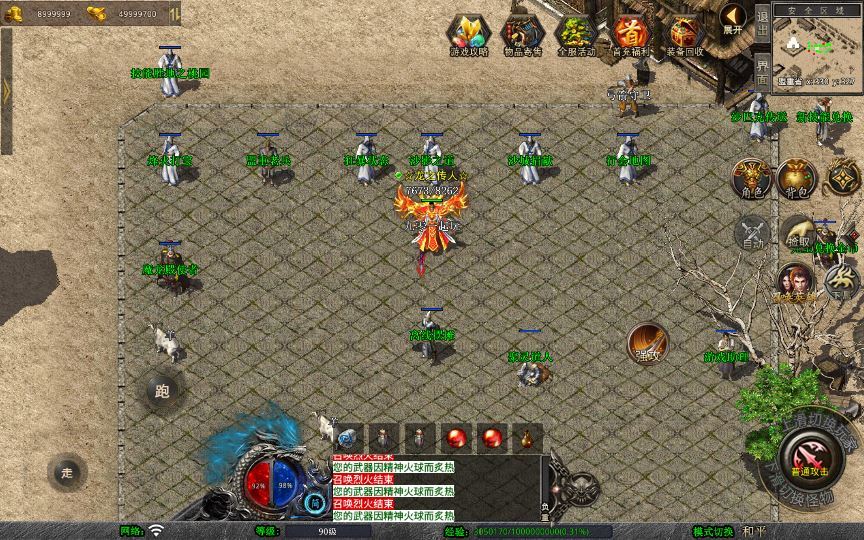Open the 背包 backpack
The image size is (864, 540).
(797, 177)
